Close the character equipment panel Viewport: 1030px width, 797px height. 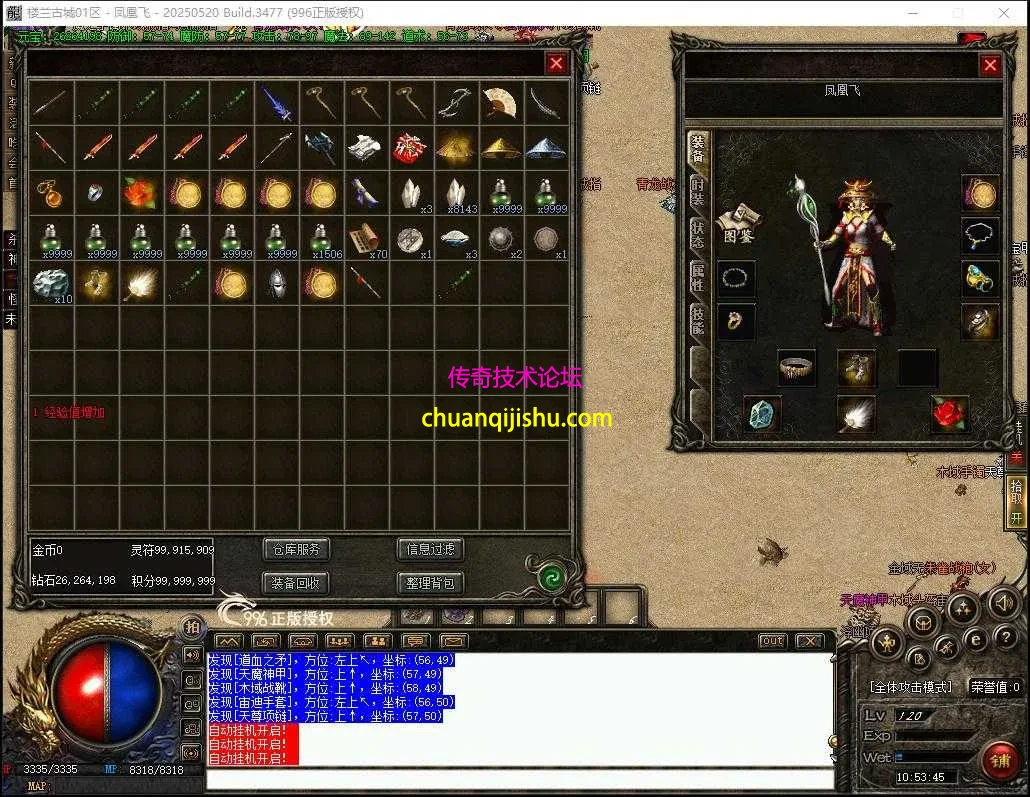[990, 66]
